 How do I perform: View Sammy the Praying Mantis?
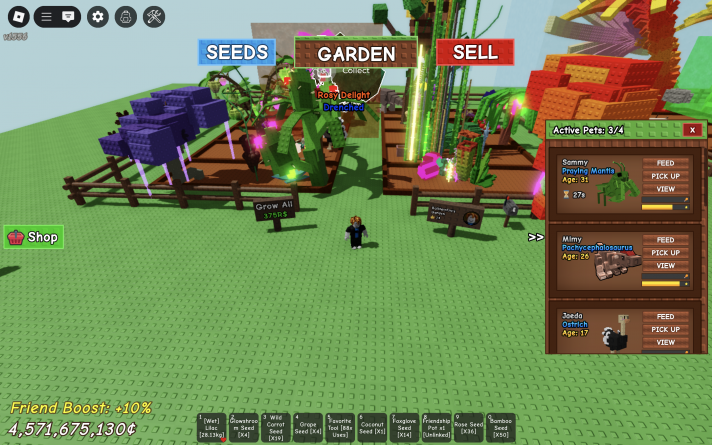tap(665, 189)
